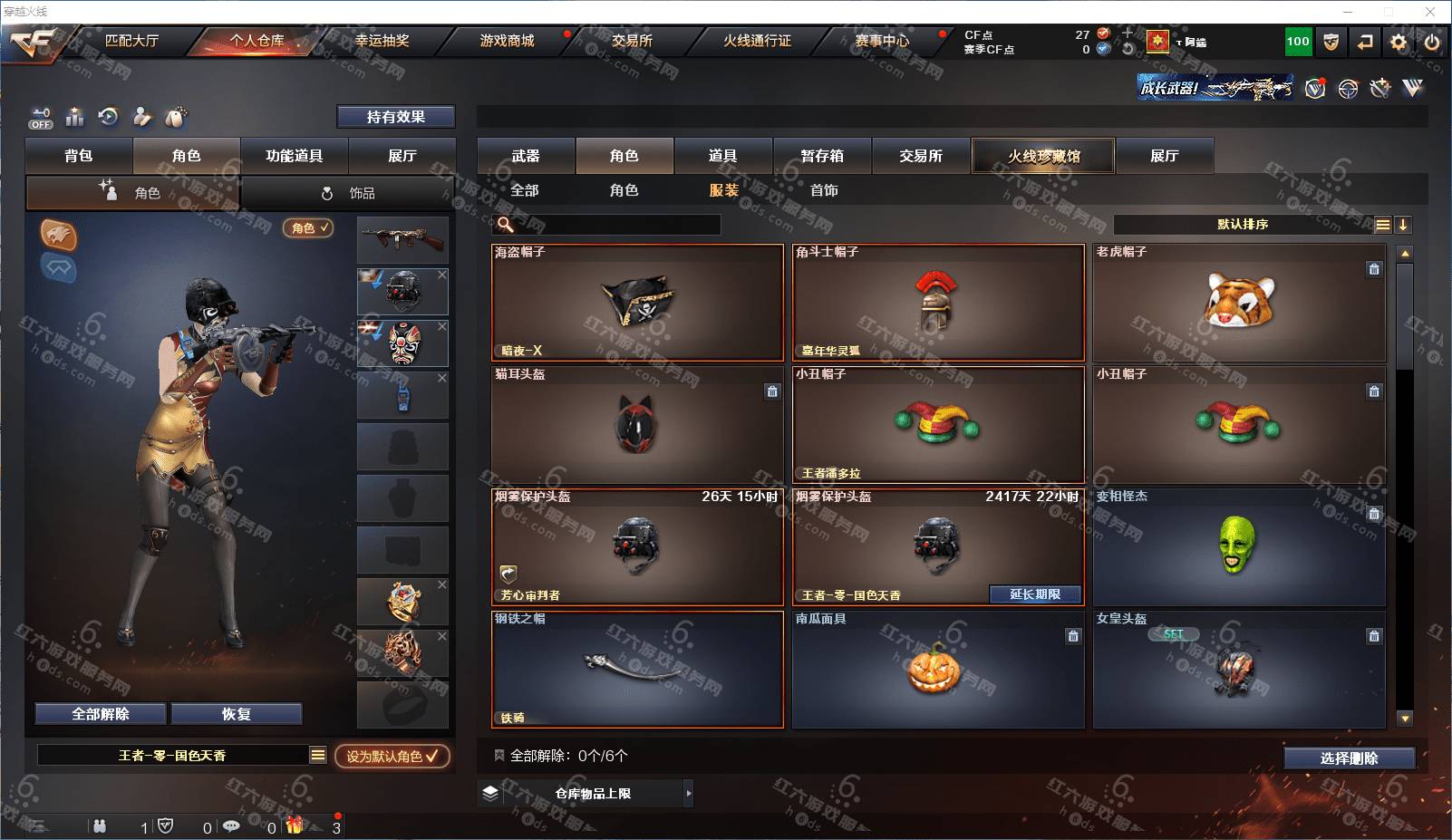Switch to the 武器 warehouse tab
The height and width of the screenshot is (840, 1452).
(526, 156)
